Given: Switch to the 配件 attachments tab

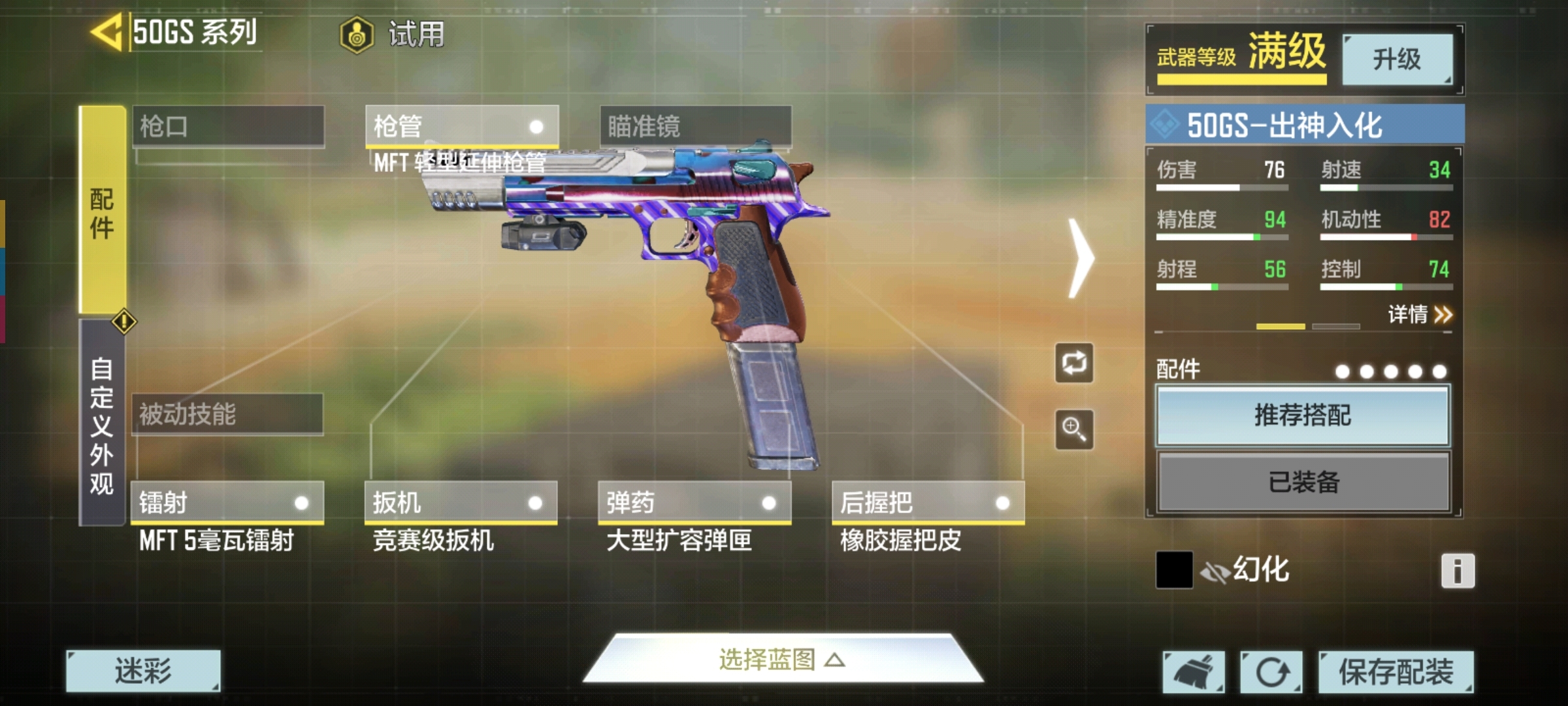Looking at the screenshot, I should (102, 210).
